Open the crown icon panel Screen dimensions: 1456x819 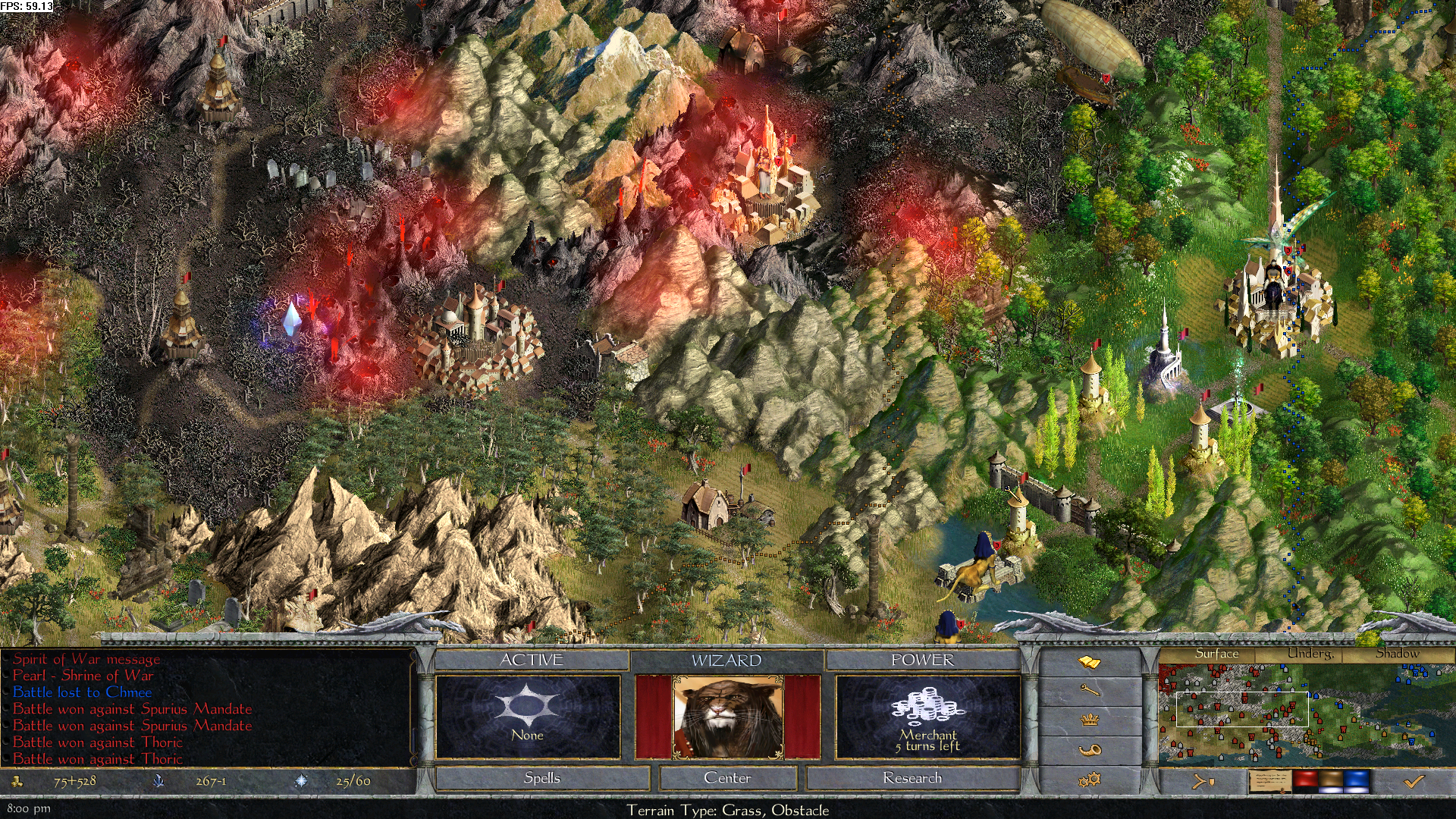1089,719
